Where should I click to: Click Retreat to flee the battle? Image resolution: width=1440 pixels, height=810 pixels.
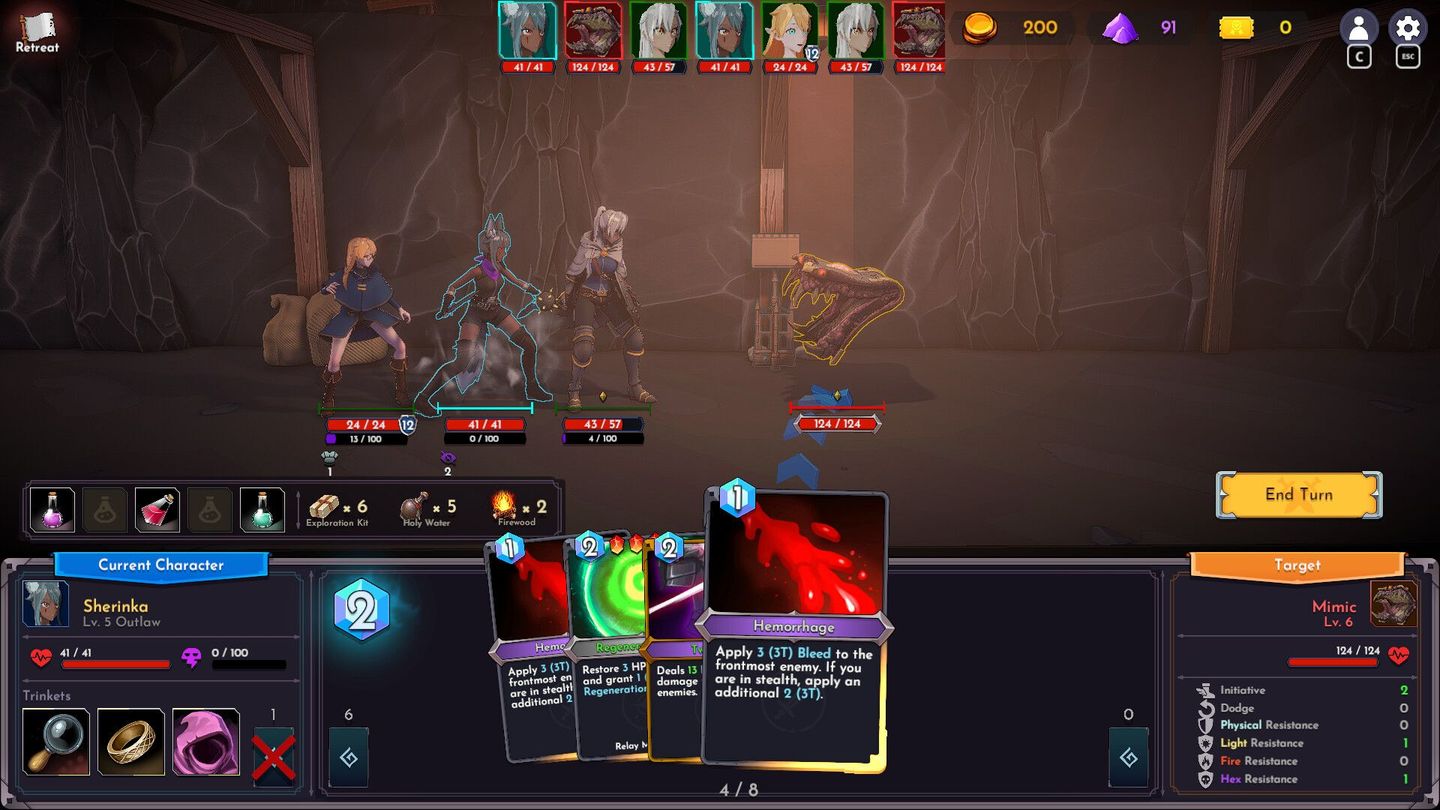click(36, 30)
